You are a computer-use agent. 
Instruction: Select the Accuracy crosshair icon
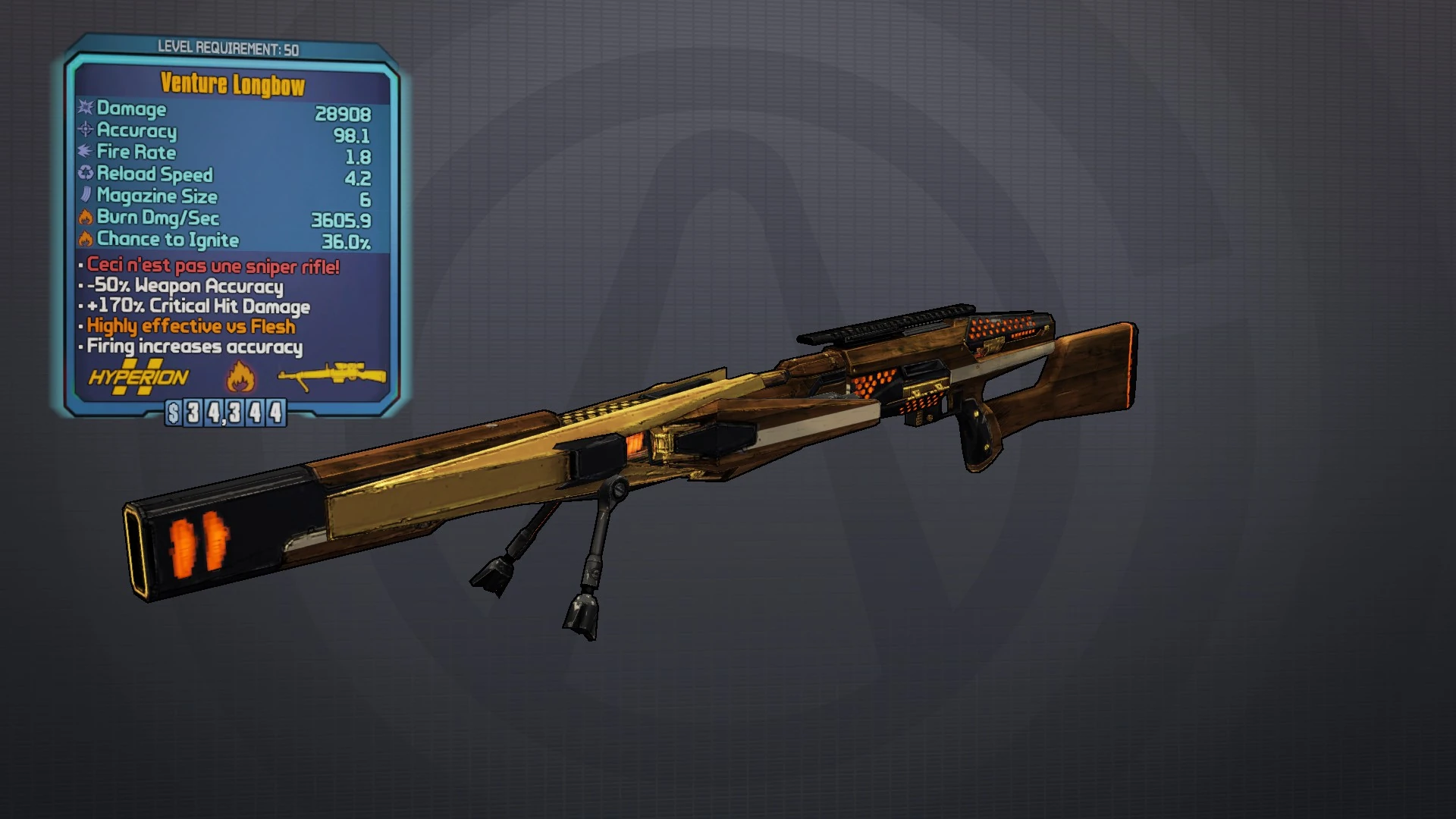pos(83,131)
